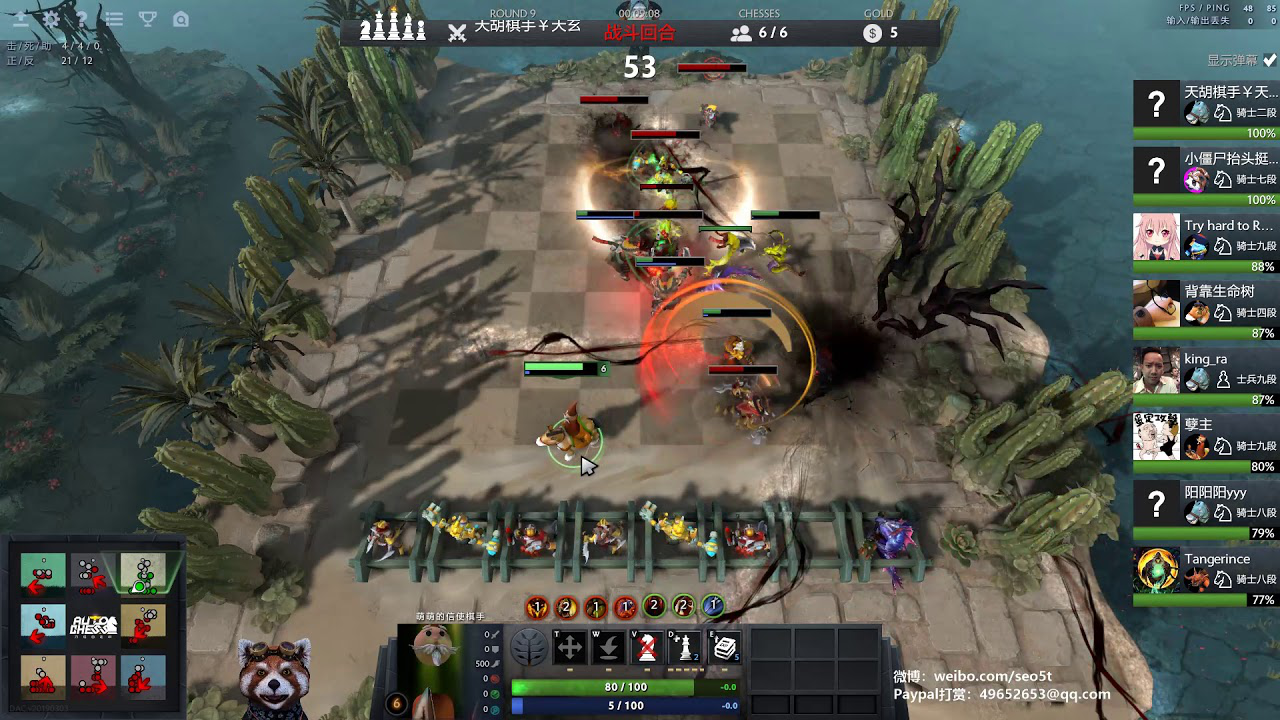This screenshot has height=720, width=1280.
Task: Select the Try hard to R... player row
Action: click(x=1205, y=237)
